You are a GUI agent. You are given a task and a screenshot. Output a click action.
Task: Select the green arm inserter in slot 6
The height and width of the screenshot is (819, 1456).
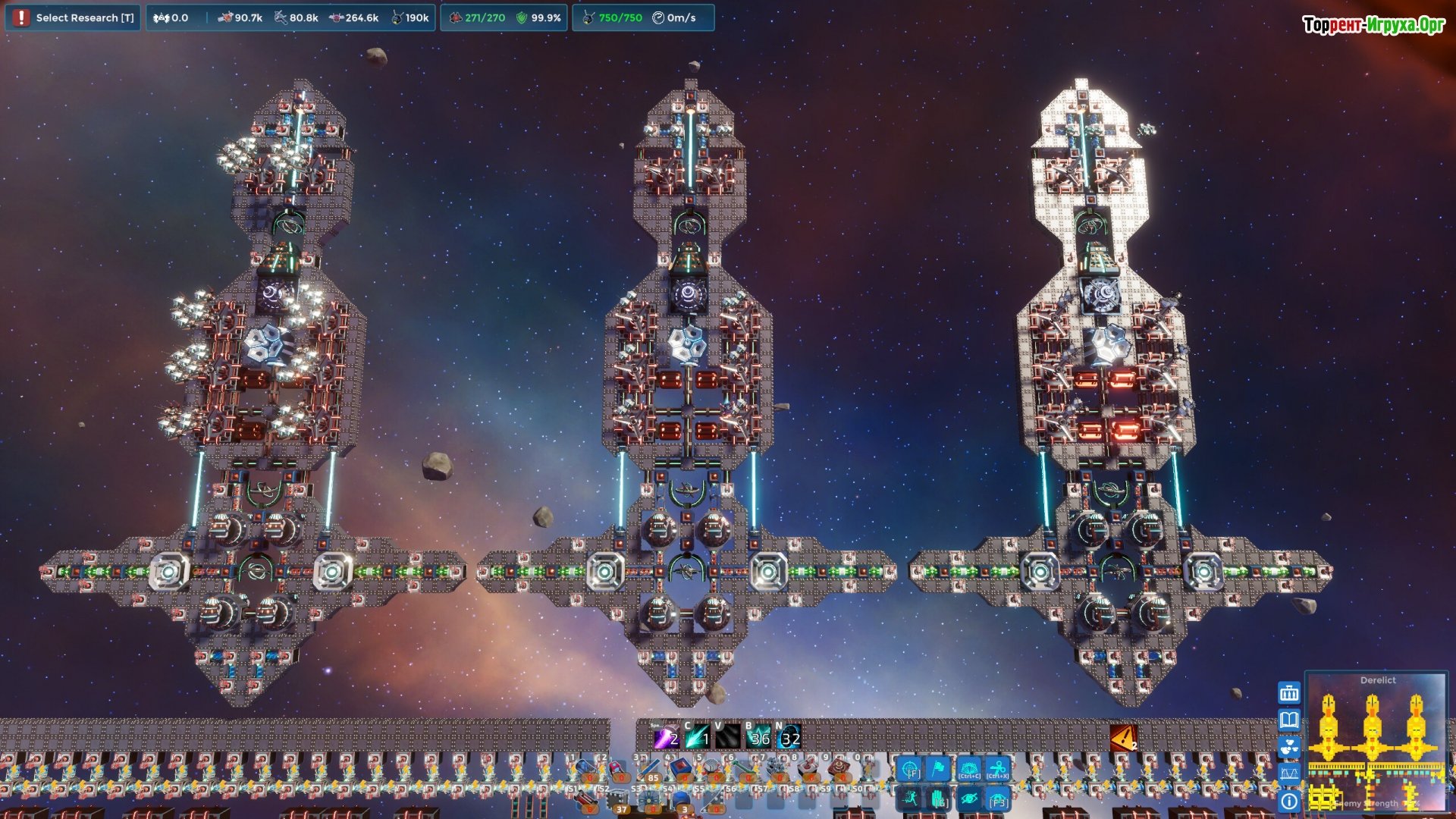pos(744,770)
